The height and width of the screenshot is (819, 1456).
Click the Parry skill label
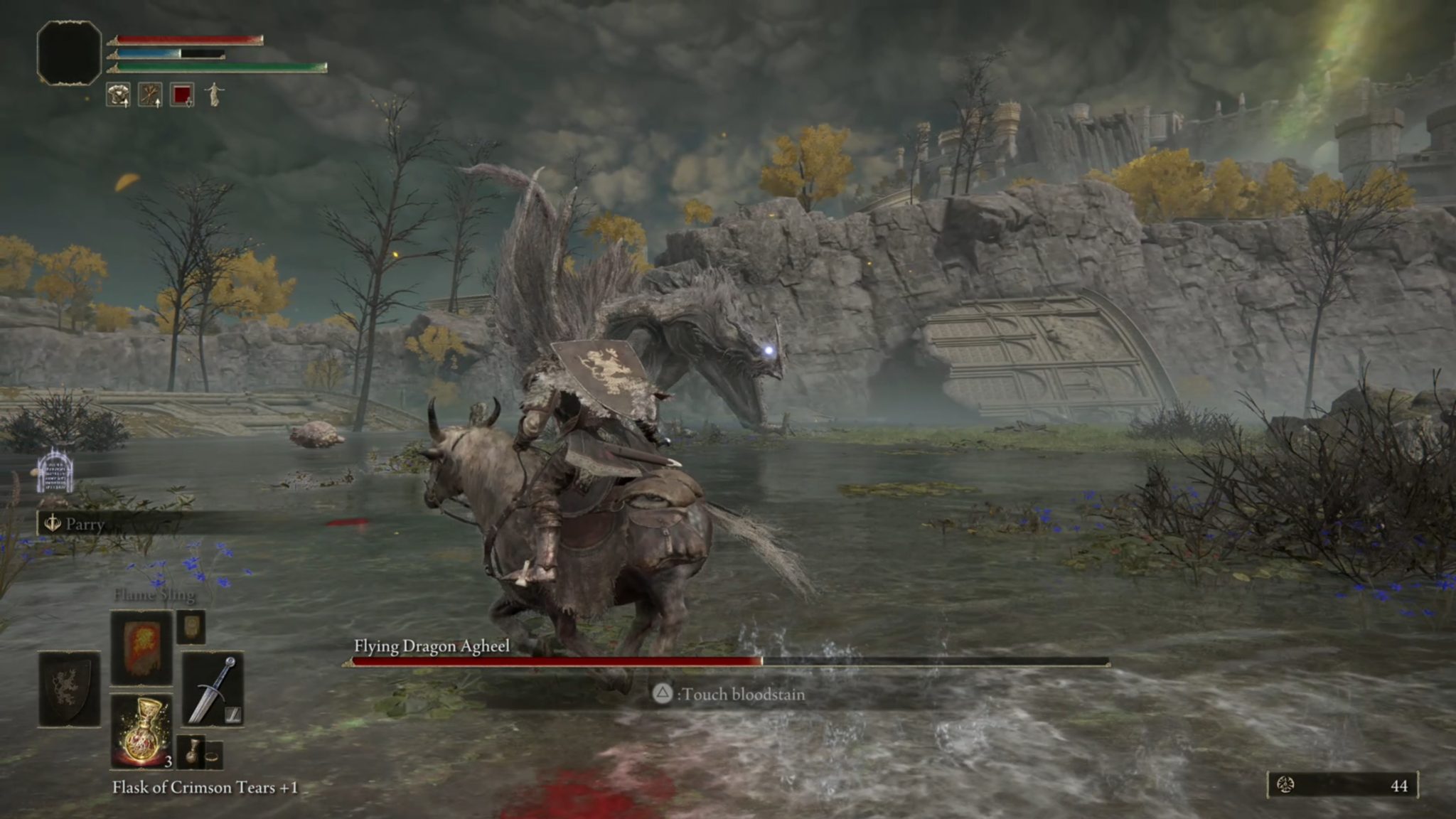pos(85,525)
